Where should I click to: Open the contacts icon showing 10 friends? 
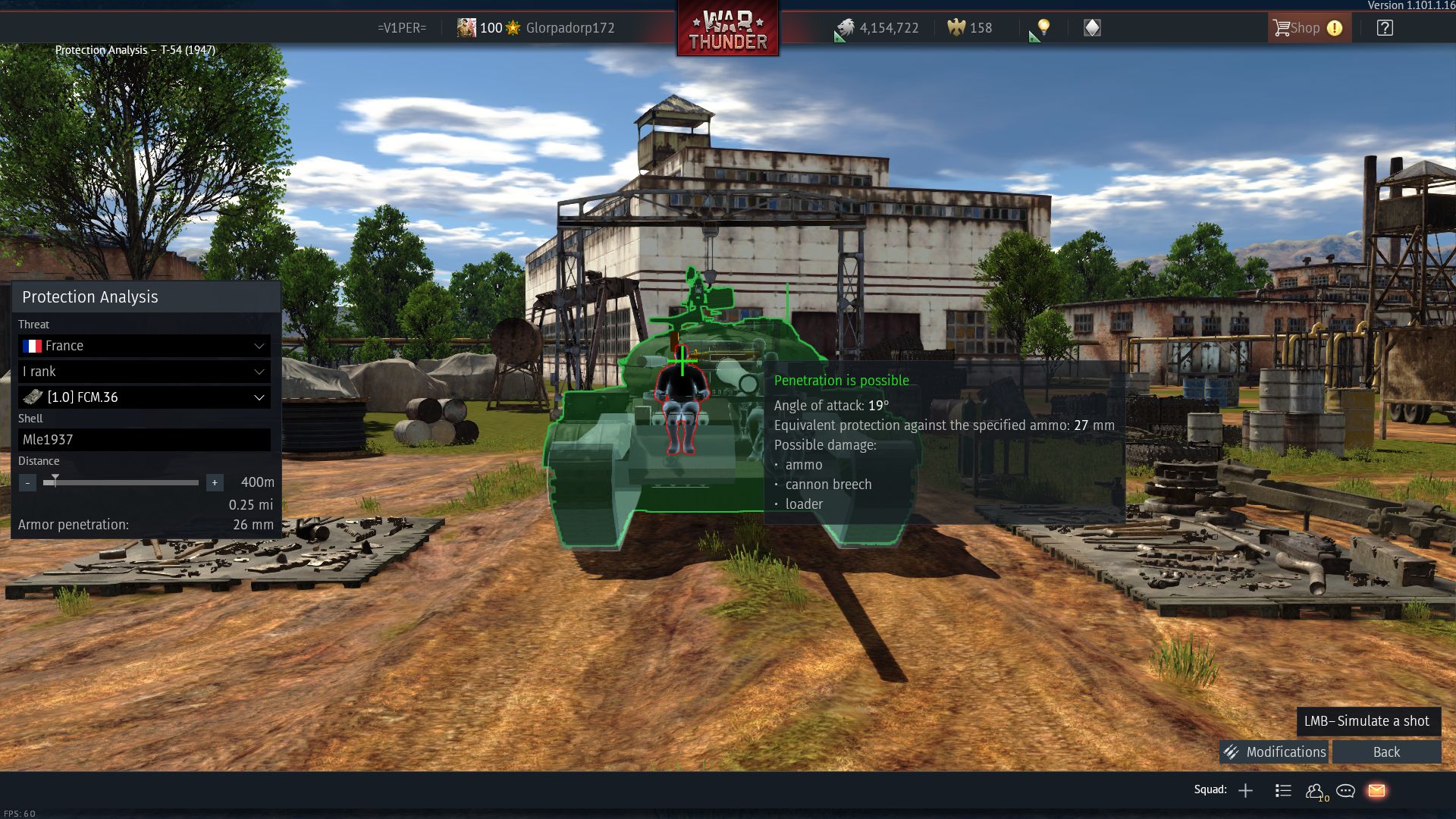coord(1316,790)
